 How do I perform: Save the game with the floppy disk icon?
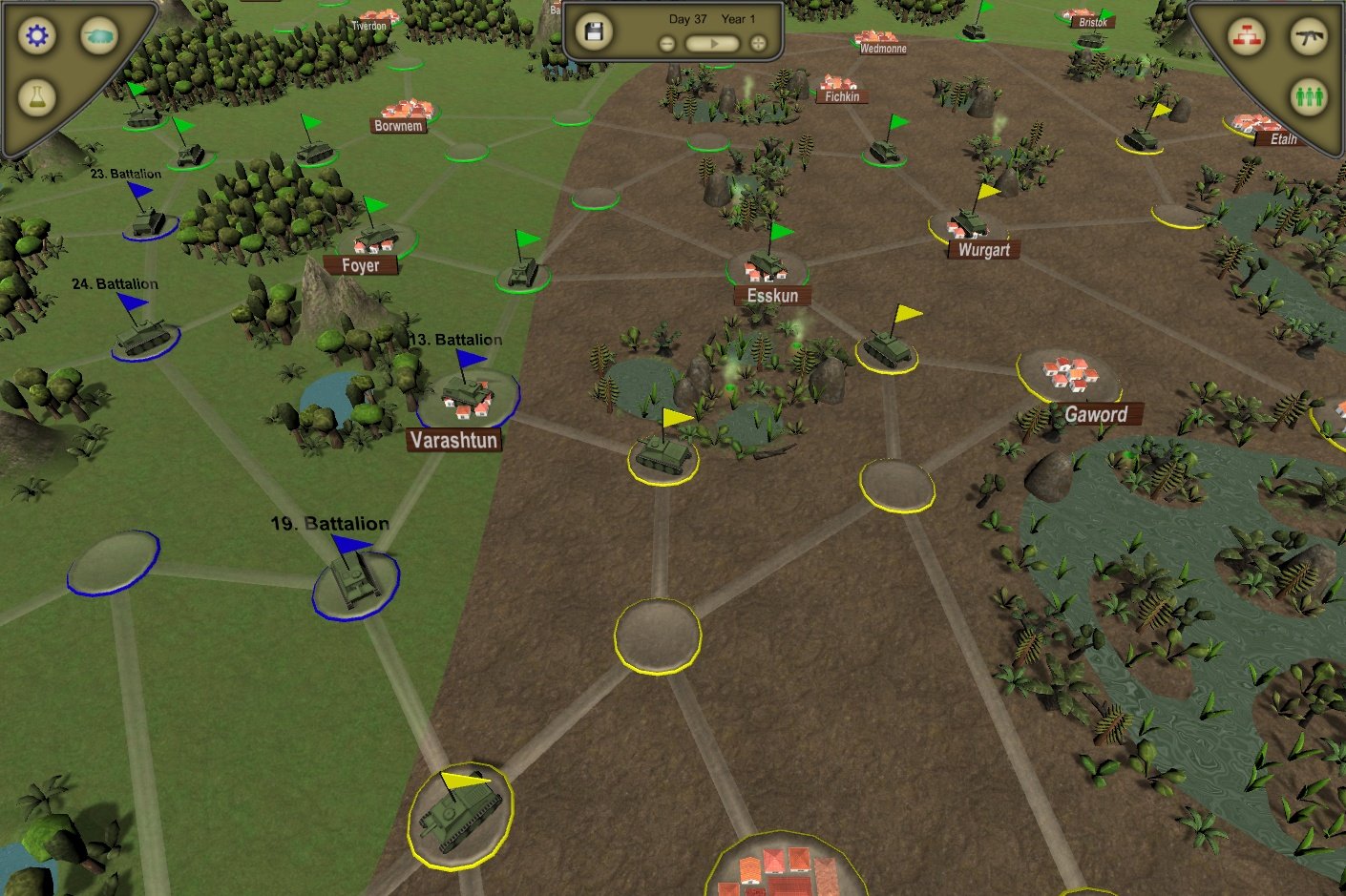click(594, 31)
